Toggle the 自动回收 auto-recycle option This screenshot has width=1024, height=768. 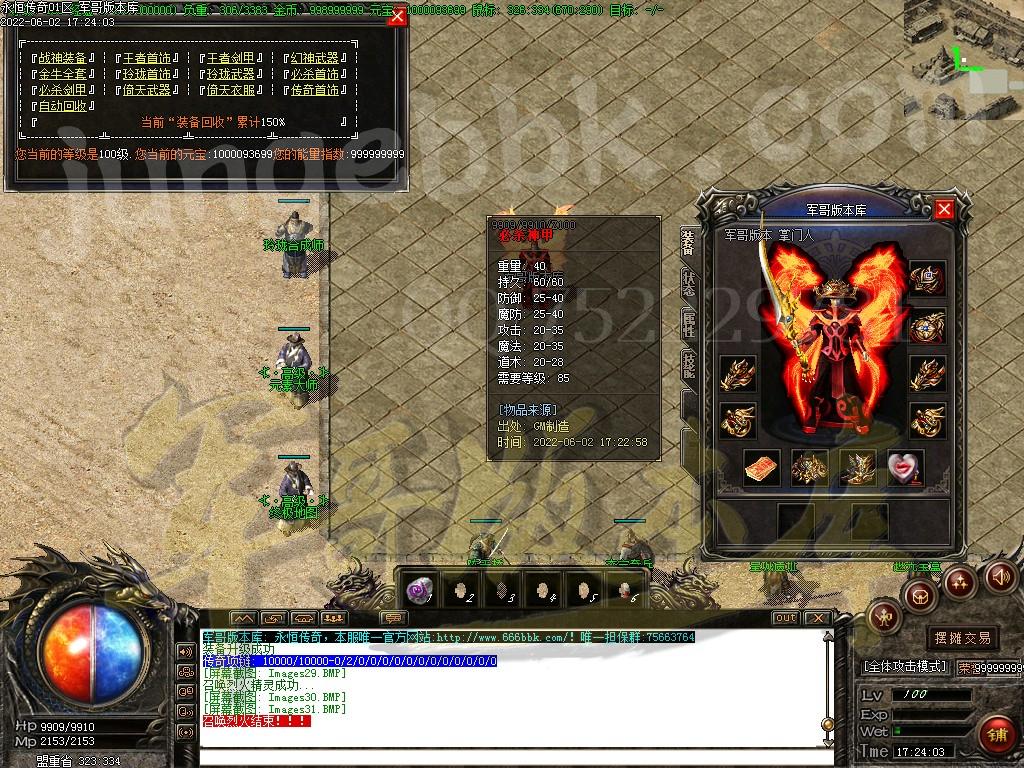tap(64, 106)
